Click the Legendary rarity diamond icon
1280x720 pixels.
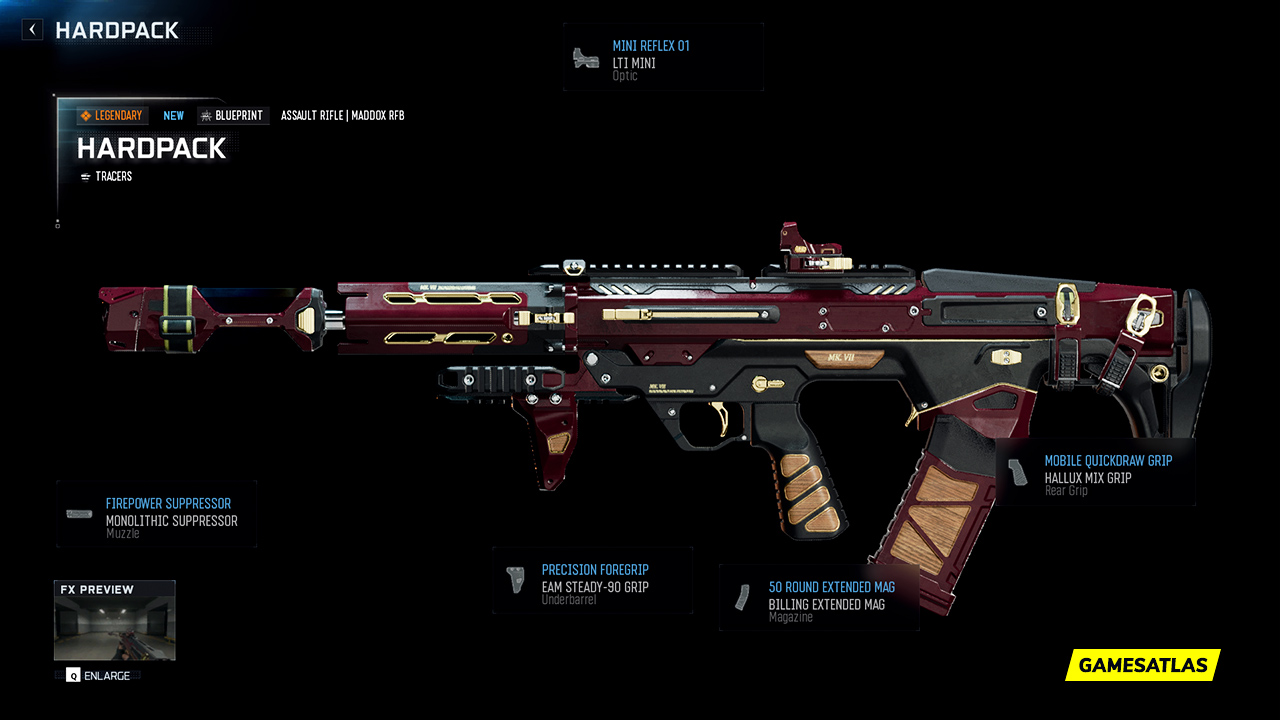[87, 115]
